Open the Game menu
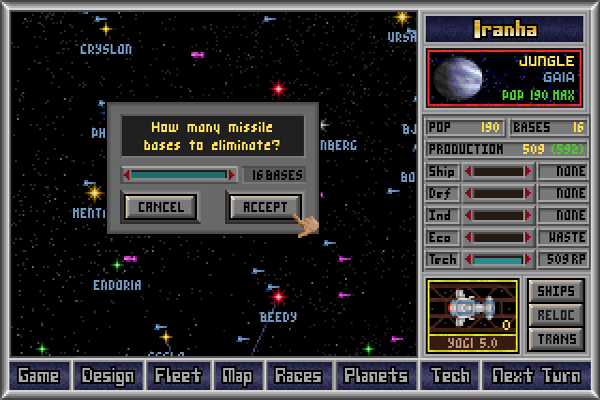Image resolution: width=600 pixels, height=400 pixels. 38,376
